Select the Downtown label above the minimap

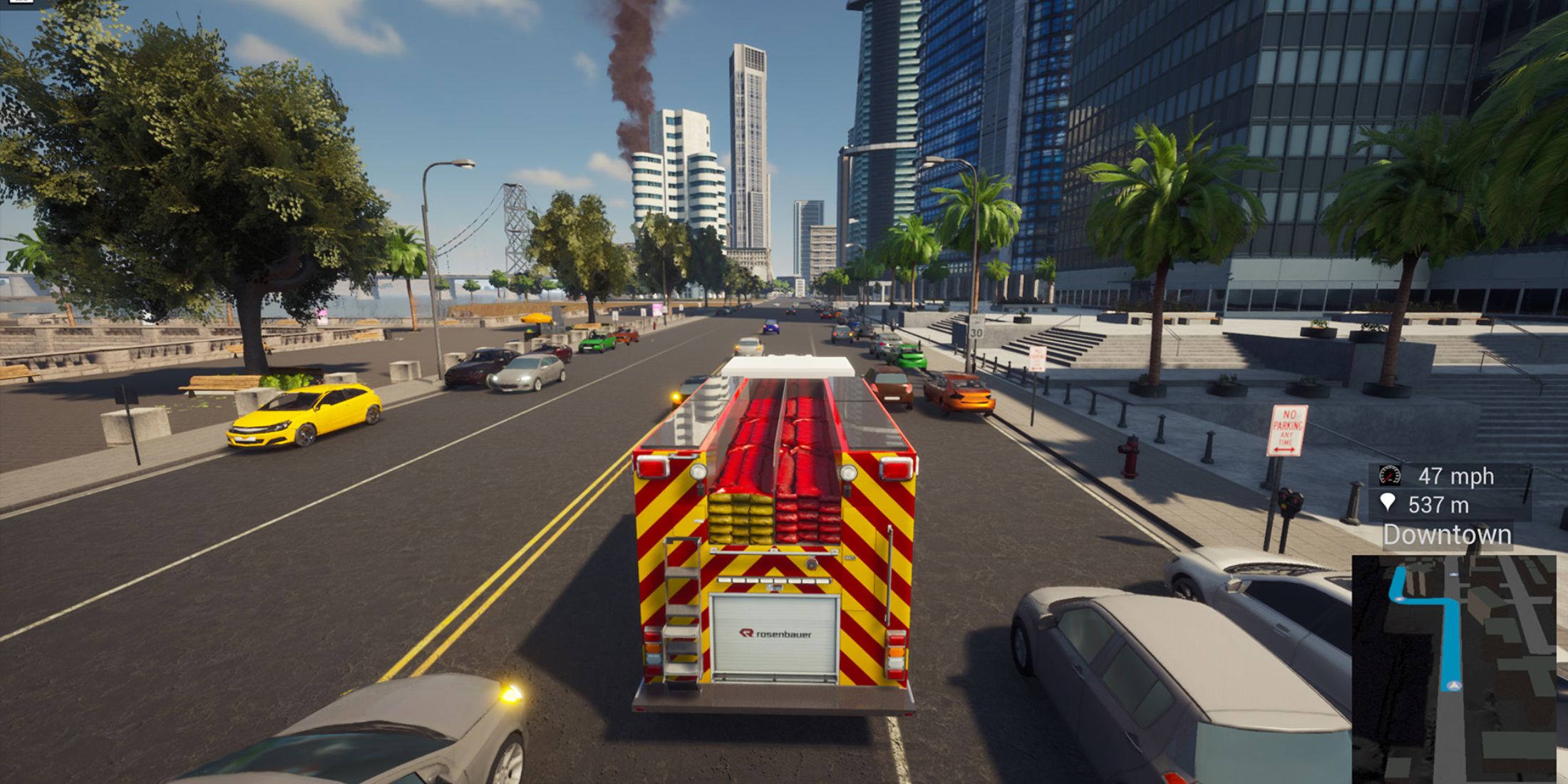(1448, 533)
